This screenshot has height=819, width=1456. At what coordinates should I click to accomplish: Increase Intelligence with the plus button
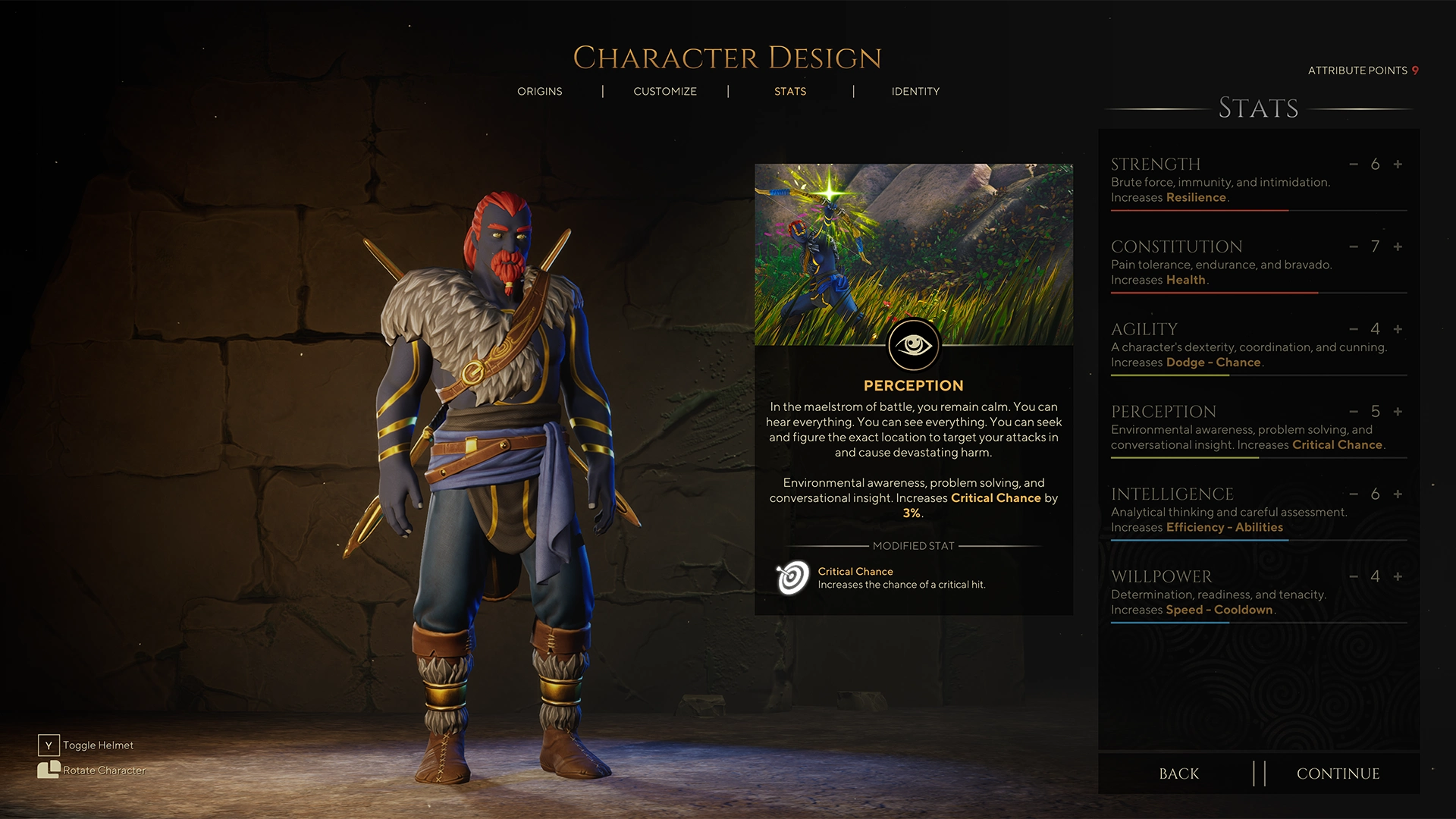click(x=1397, y=494)
